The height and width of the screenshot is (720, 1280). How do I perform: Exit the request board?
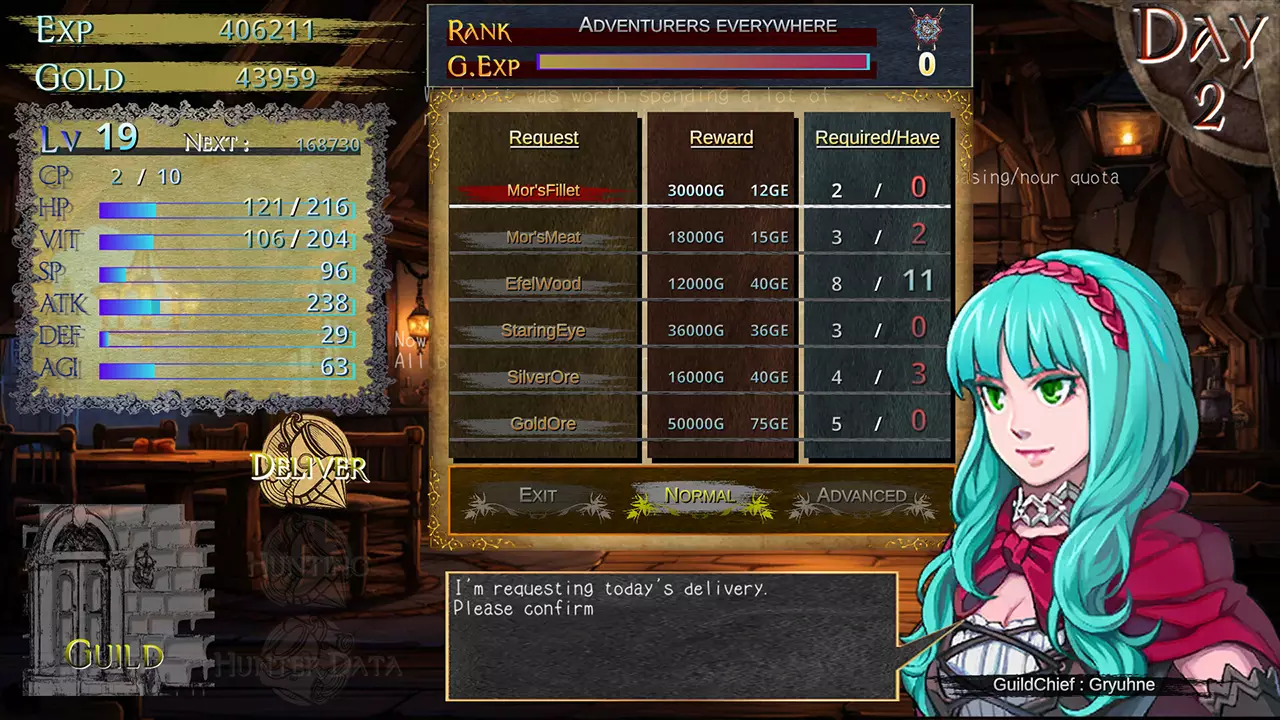[x=538, y=496]
